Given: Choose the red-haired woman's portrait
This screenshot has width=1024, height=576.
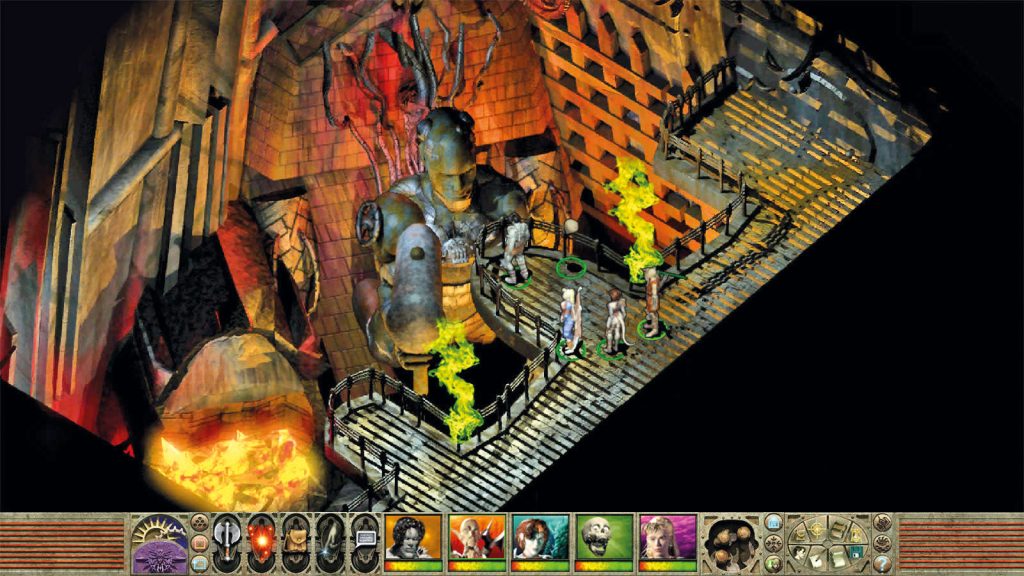Looking at the screenshot, I should (x=540, y=538).
